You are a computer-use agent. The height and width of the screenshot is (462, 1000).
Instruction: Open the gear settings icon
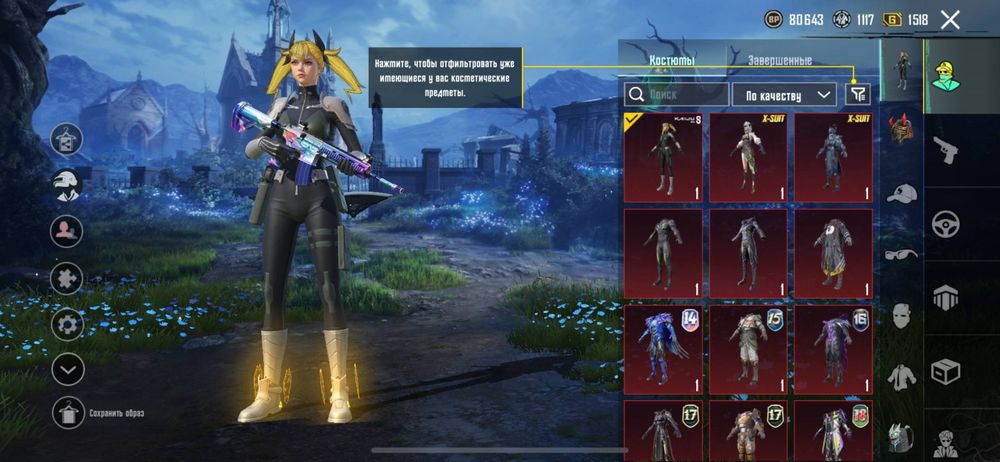68,324
